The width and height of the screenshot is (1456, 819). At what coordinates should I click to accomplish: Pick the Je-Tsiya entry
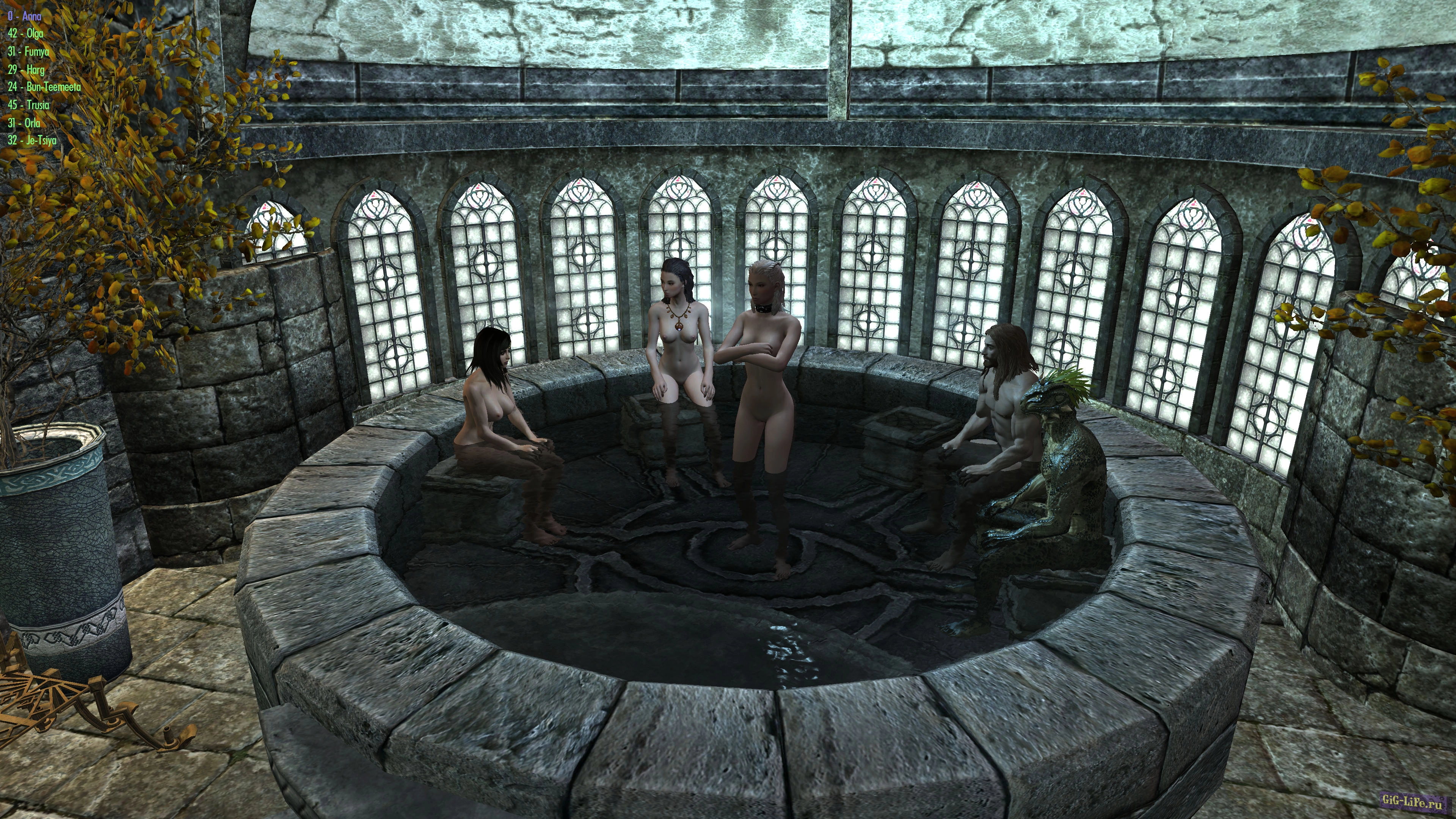pos(32,140)
